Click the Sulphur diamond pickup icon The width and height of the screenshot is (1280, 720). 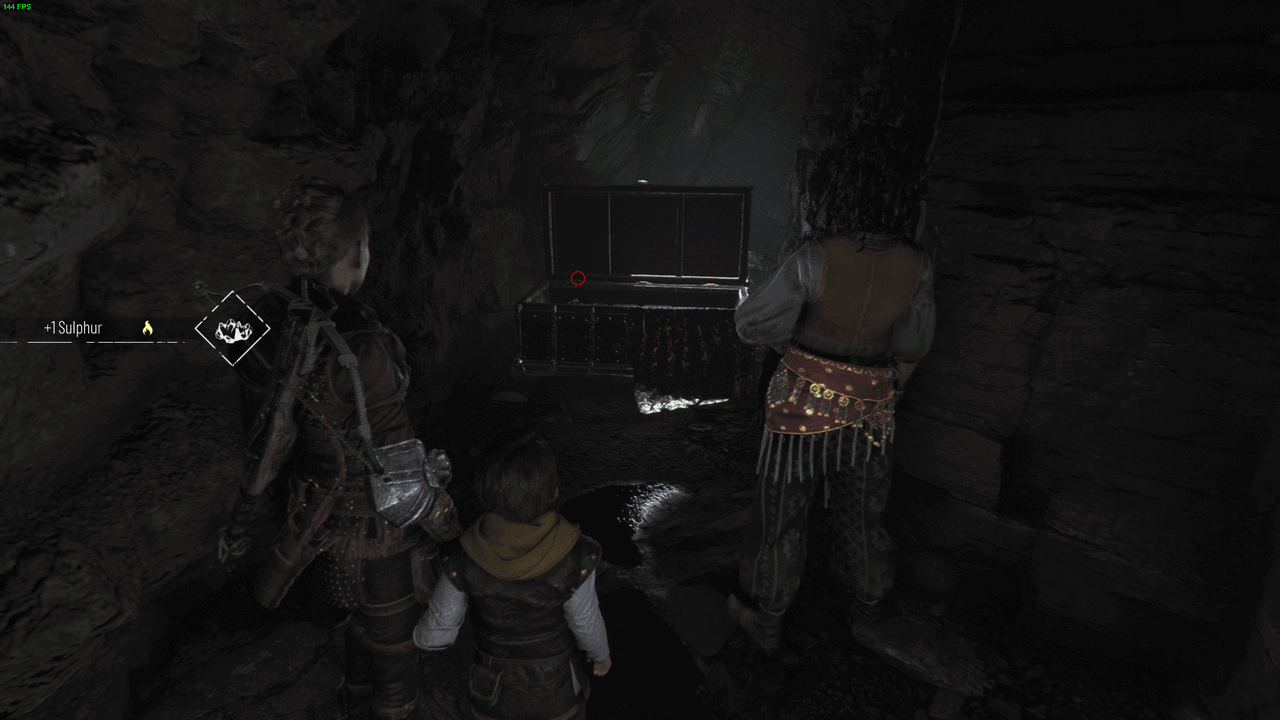coord(232,328)
